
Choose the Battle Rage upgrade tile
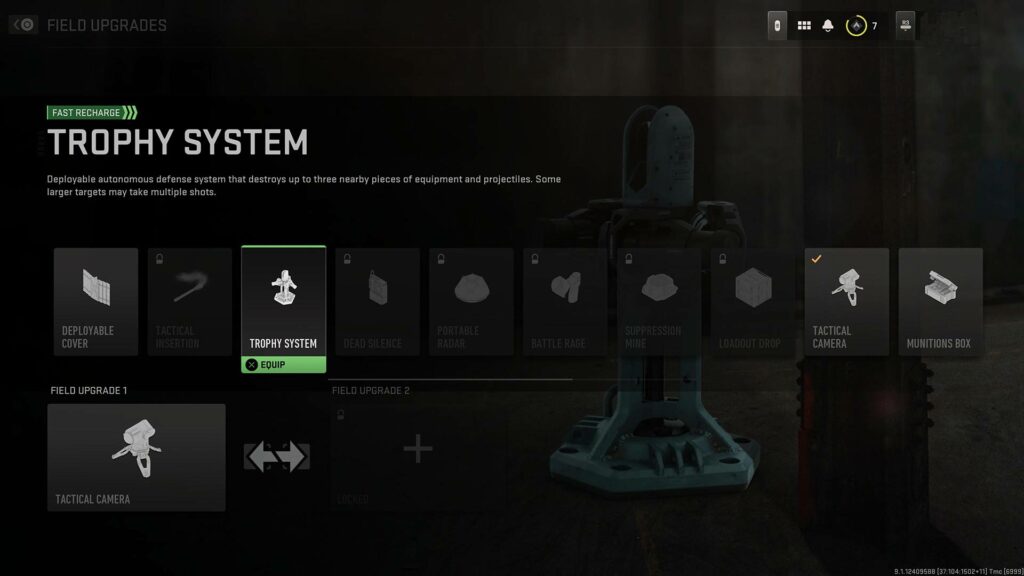[x=565, y=301]
